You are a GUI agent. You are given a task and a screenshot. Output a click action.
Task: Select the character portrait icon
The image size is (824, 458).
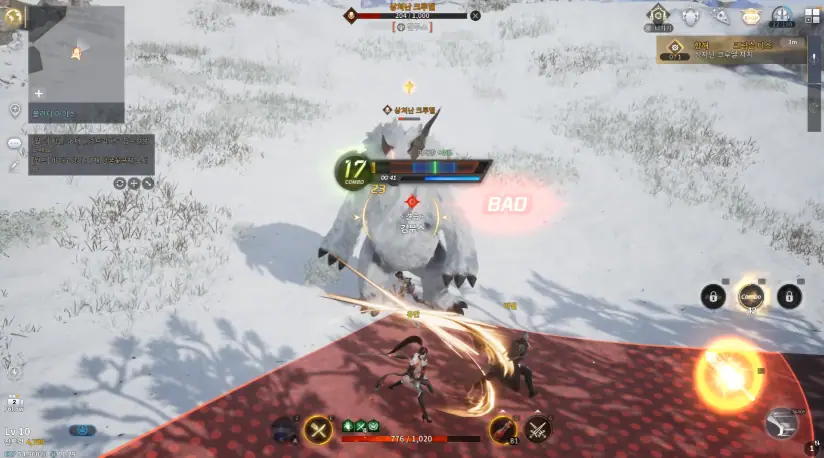click(283, 430)
